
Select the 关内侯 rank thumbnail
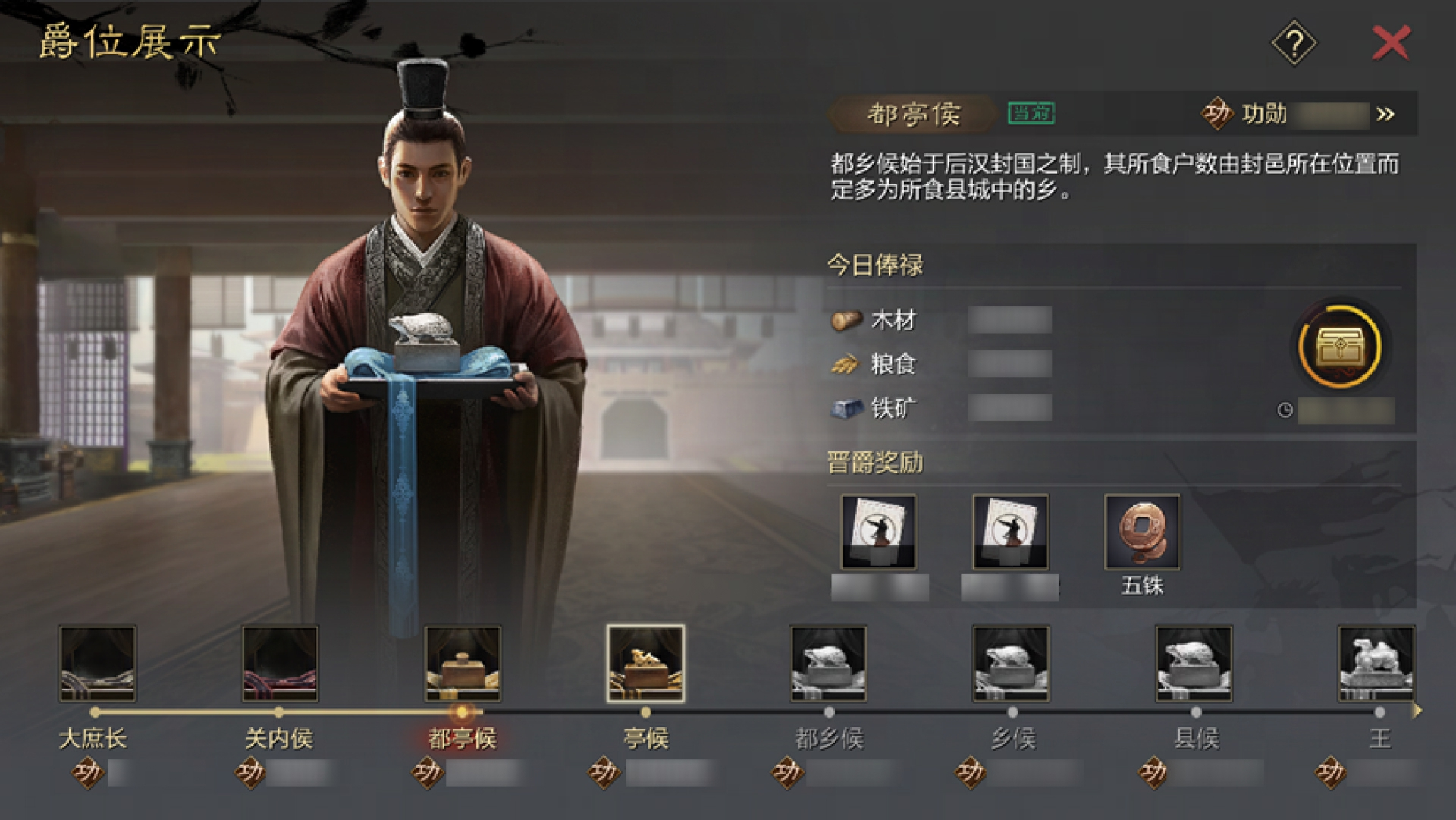[x=280, y=663]
